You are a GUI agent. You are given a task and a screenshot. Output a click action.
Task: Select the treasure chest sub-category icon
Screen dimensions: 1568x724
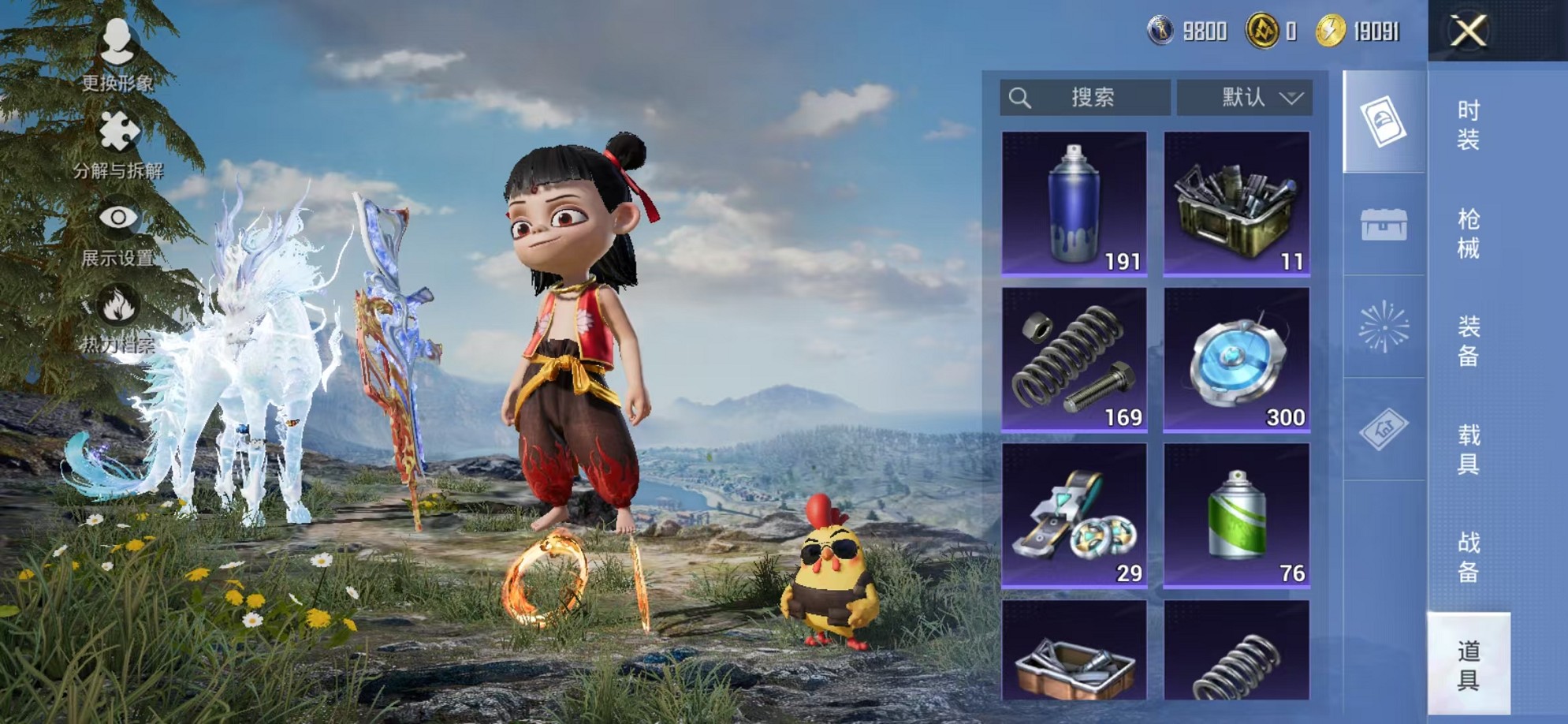[1384, 225]
